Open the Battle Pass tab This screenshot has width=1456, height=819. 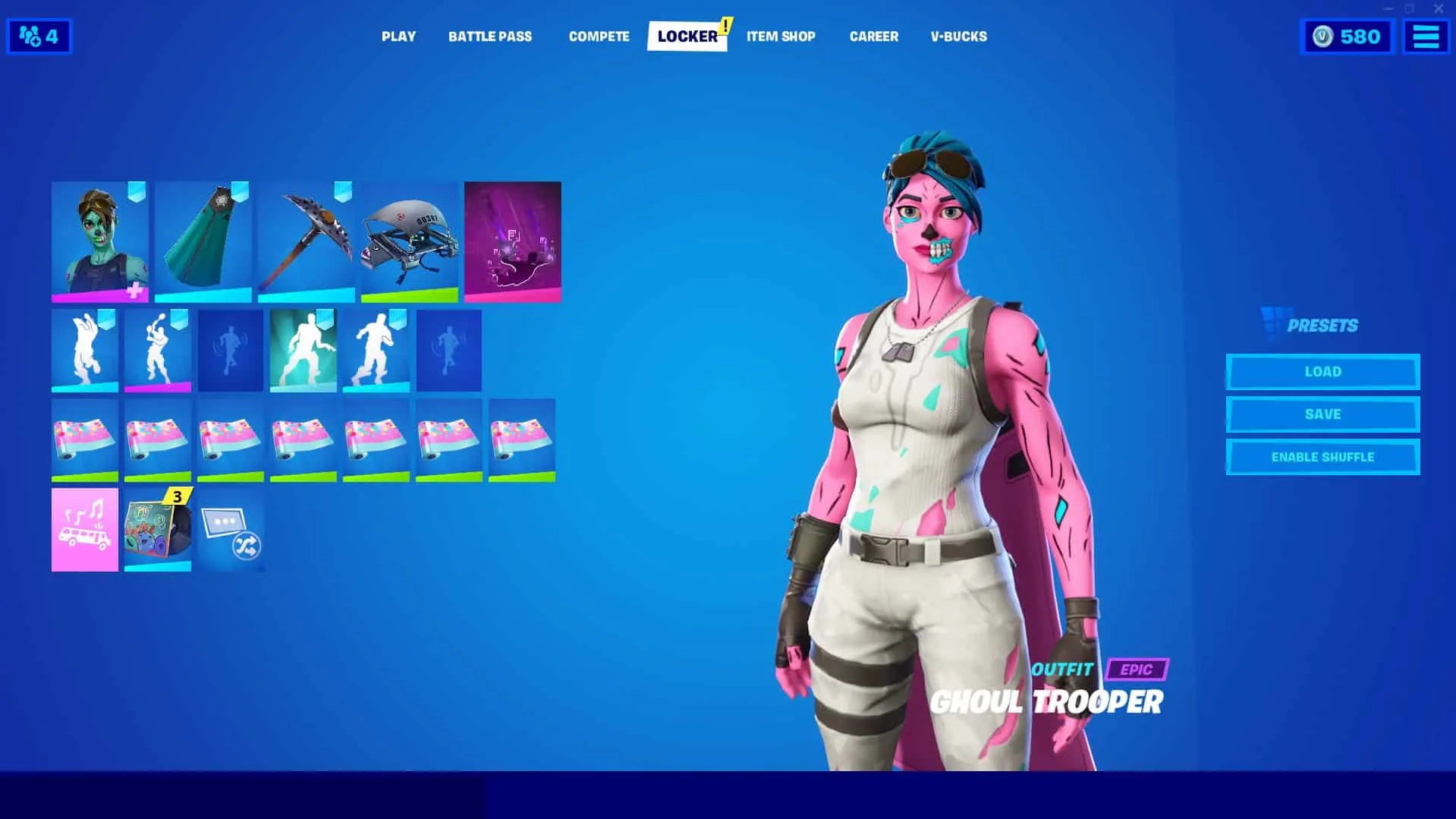[x=489, y=36]
